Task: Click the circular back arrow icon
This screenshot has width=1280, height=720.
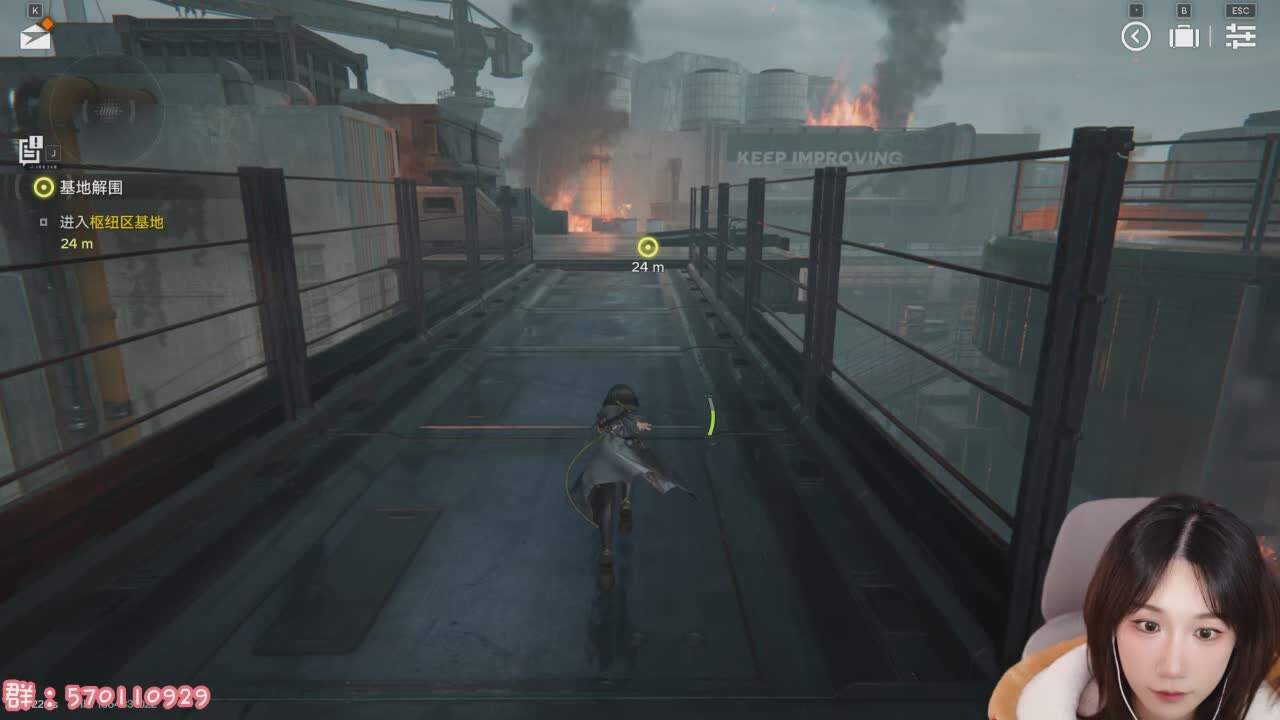Action: tap(1136, 37)
